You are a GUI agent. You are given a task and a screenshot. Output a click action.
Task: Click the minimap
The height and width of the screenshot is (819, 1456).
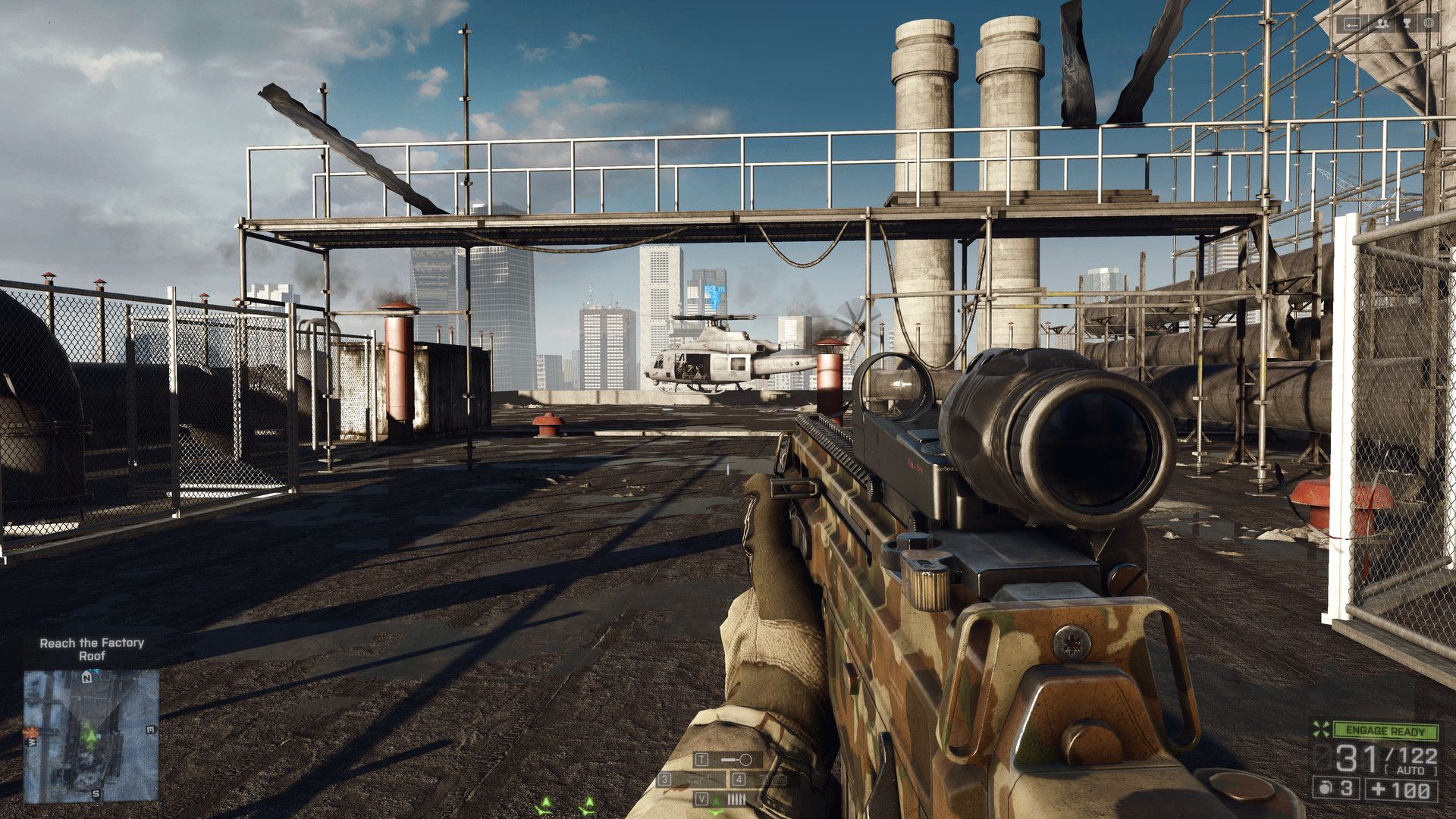click(x=91, y=735)
